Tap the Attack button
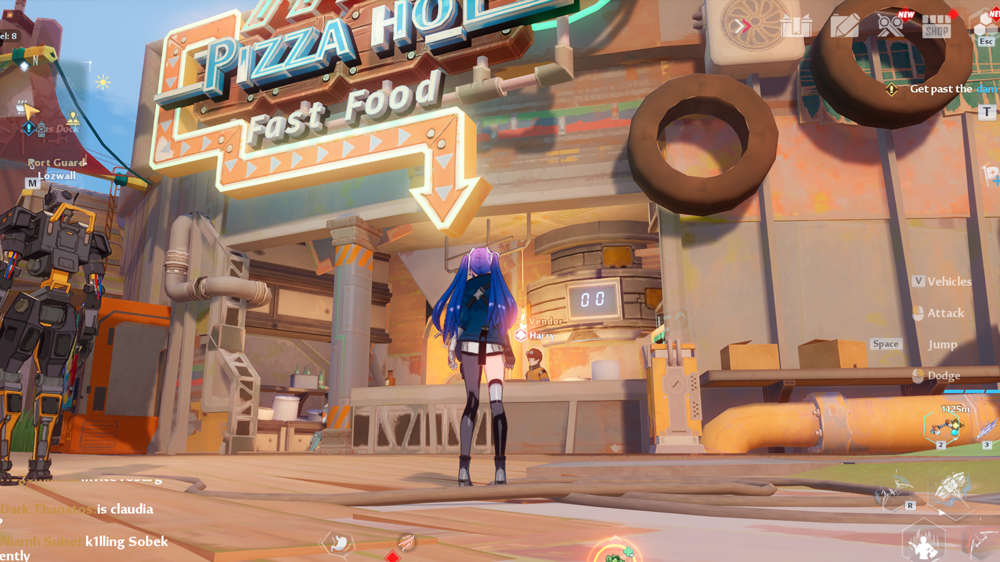The image size is (1000, 562). (938, 313)
